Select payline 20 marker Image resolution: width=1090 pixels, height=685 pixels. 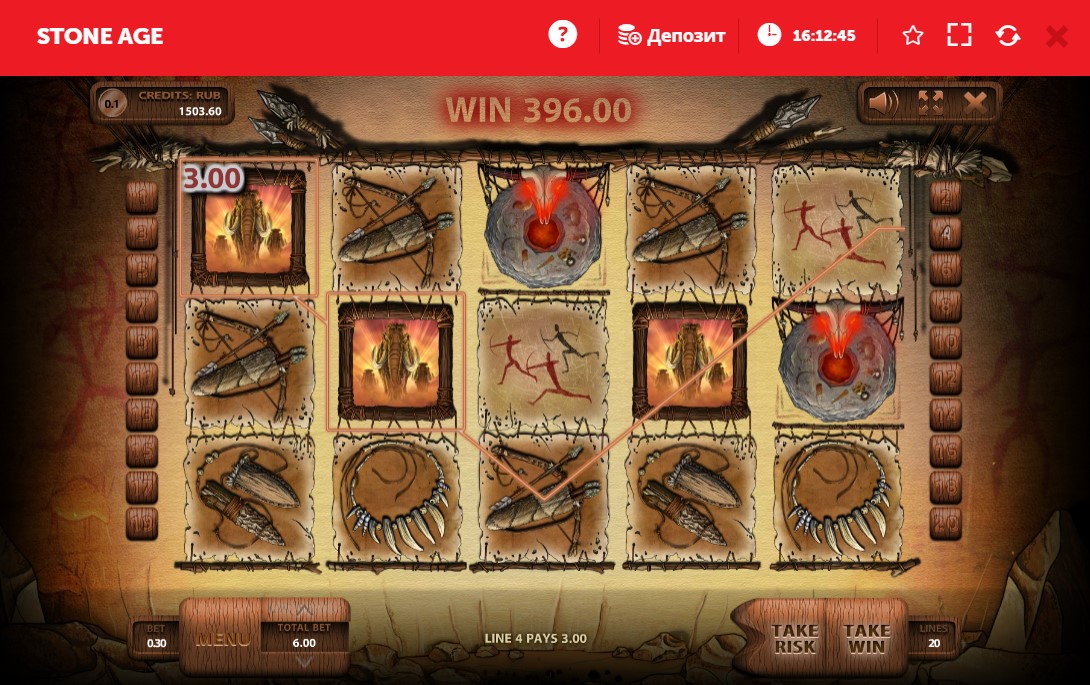pyautogui.click(x=945, y=521)
